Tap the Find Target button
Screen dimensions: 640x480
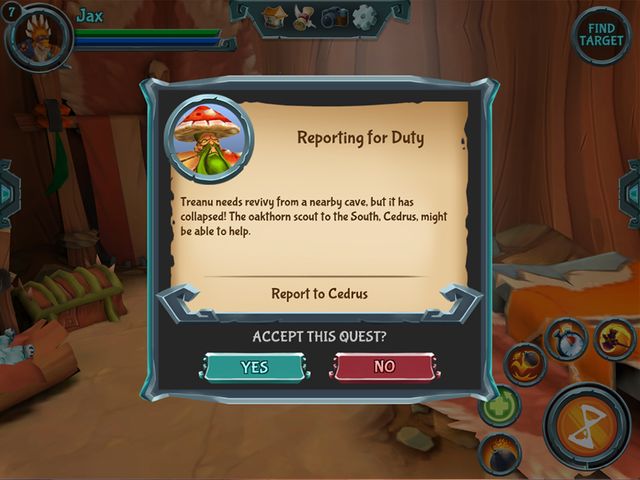(601, 36)
